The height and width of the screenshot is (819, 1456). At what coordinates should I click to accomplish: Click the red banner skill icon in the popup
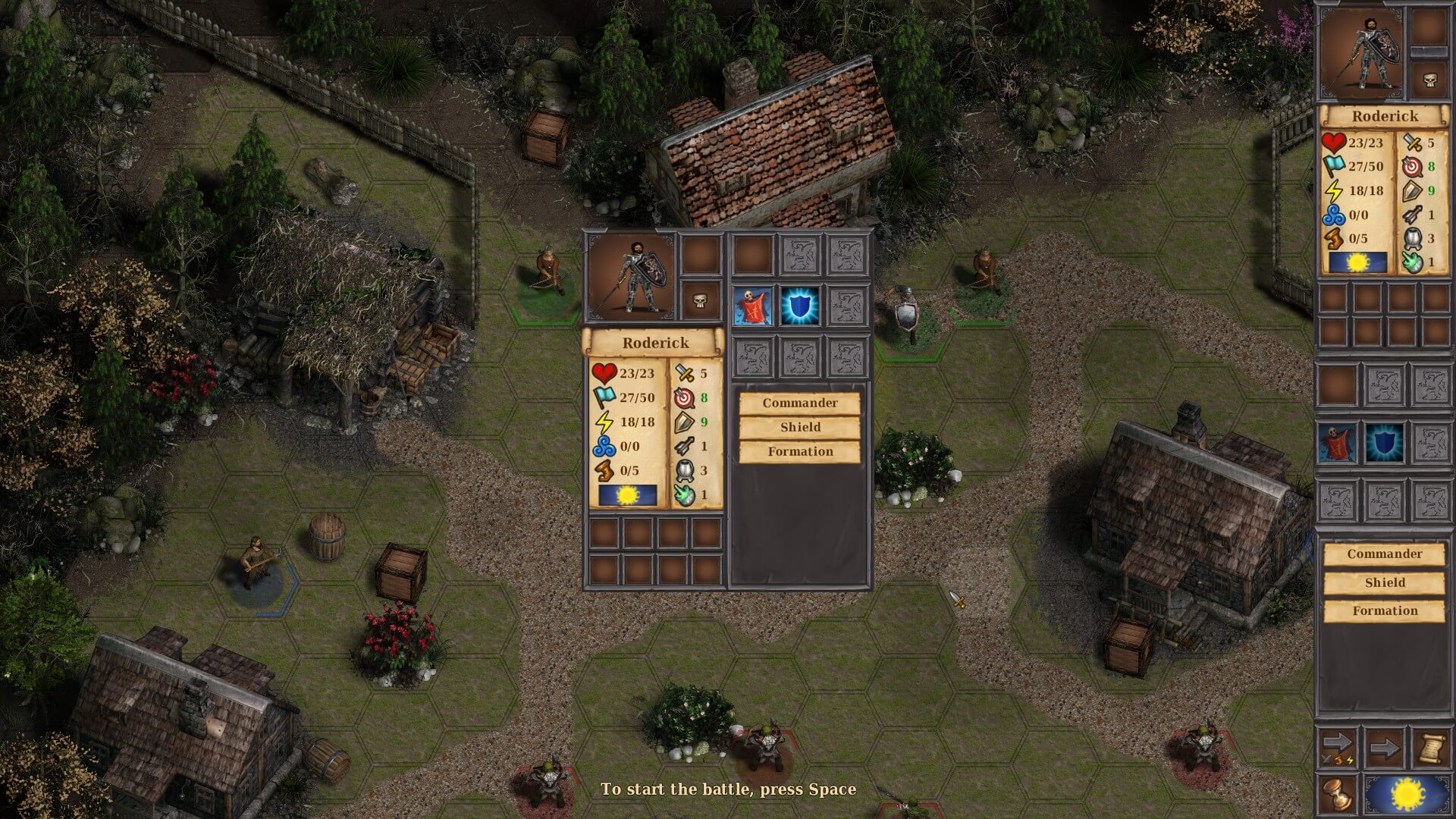click(x=752, y=305)
